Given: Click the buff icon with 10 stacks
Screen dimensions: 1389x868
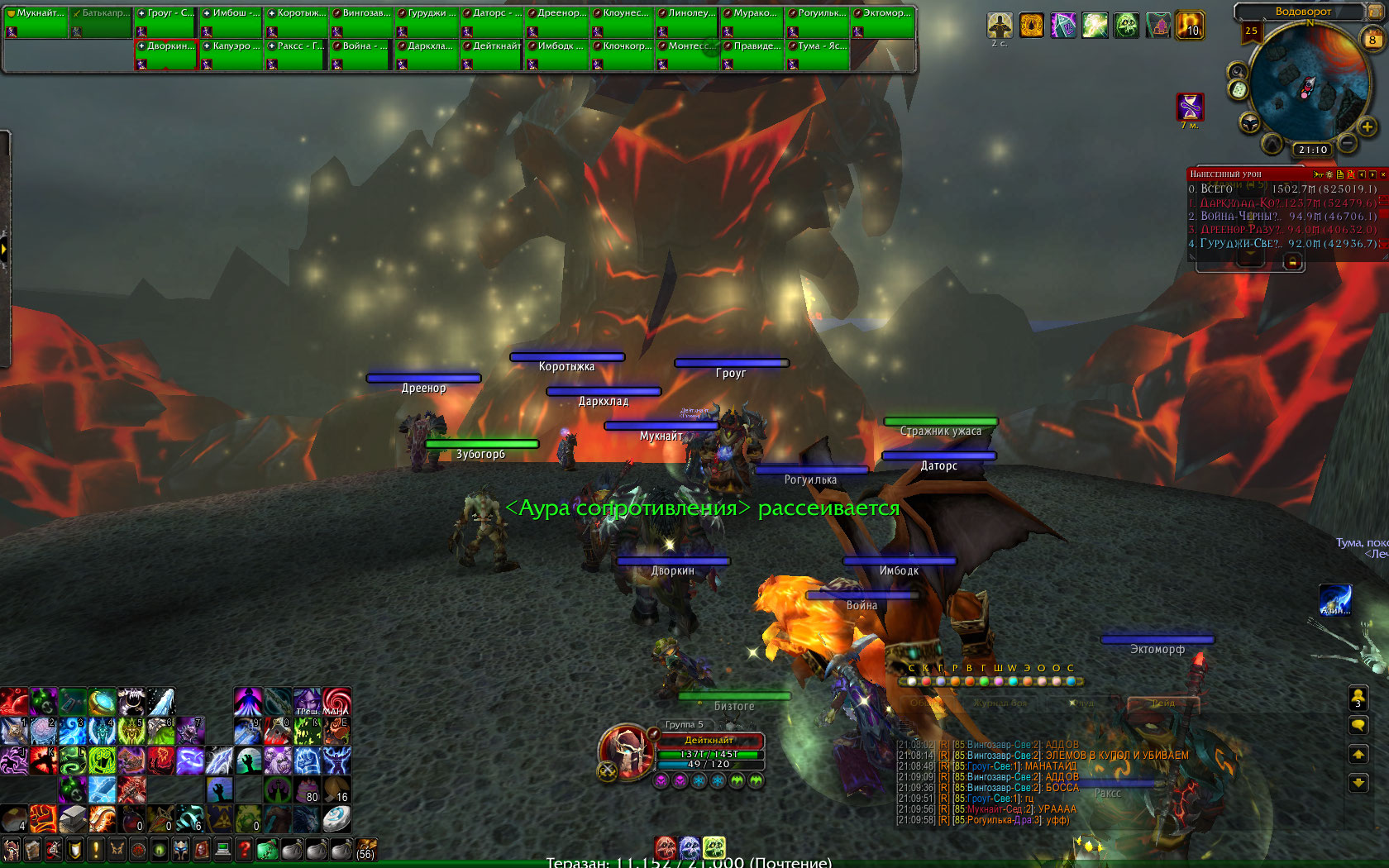Looking at the screenshot, I should coord(1190,26).
